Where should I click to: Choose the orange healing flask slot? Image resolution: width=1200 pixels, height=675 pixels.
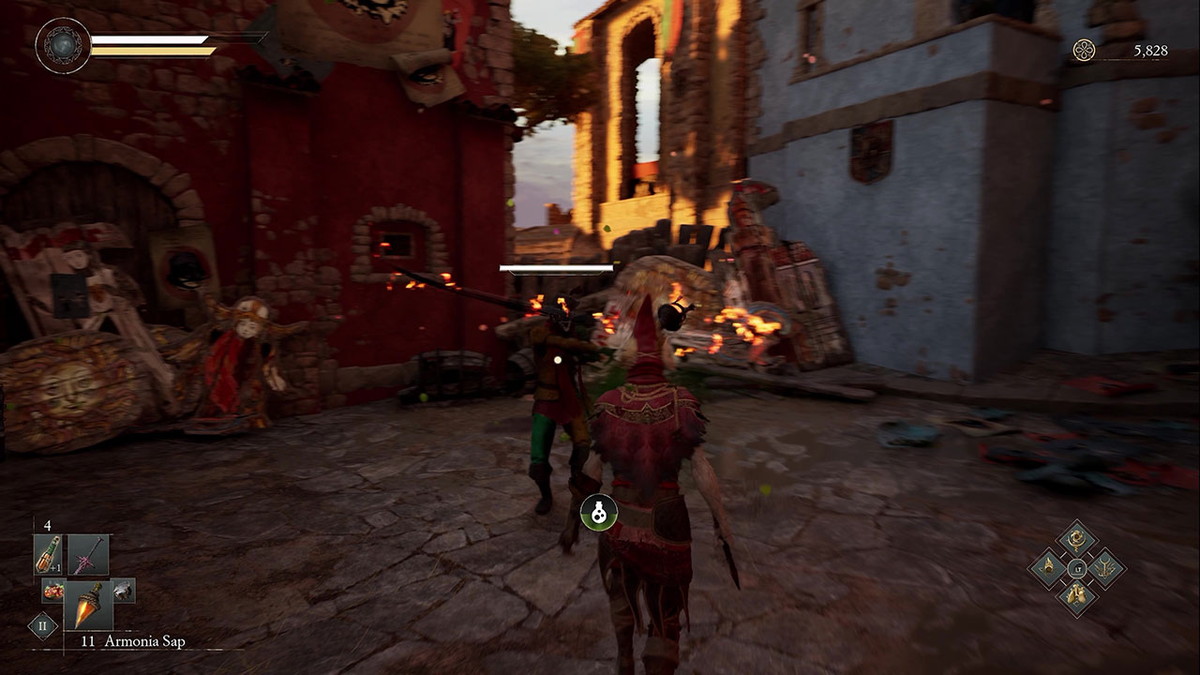(48, 555)
